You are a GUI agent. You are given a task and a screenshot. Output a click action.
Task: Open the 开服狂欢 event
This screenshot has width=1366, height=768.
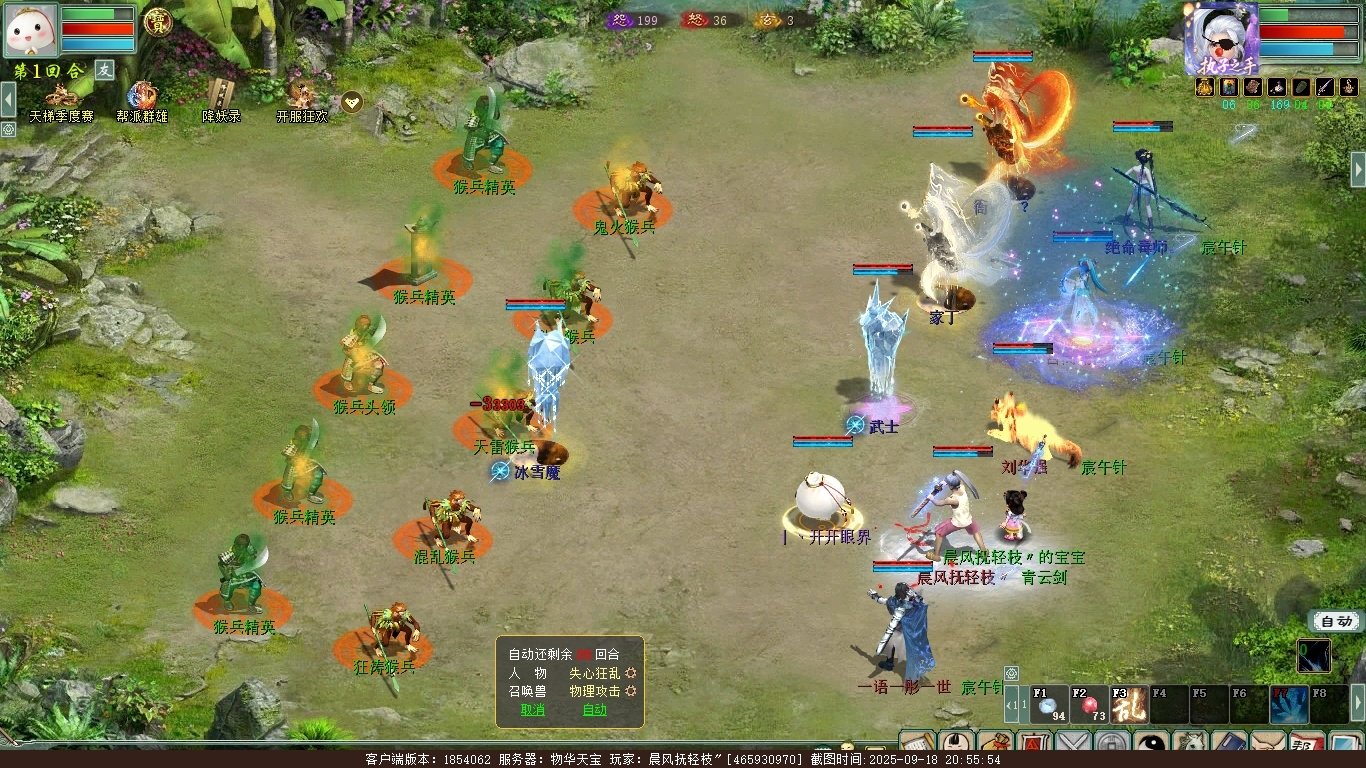(302, 102)
